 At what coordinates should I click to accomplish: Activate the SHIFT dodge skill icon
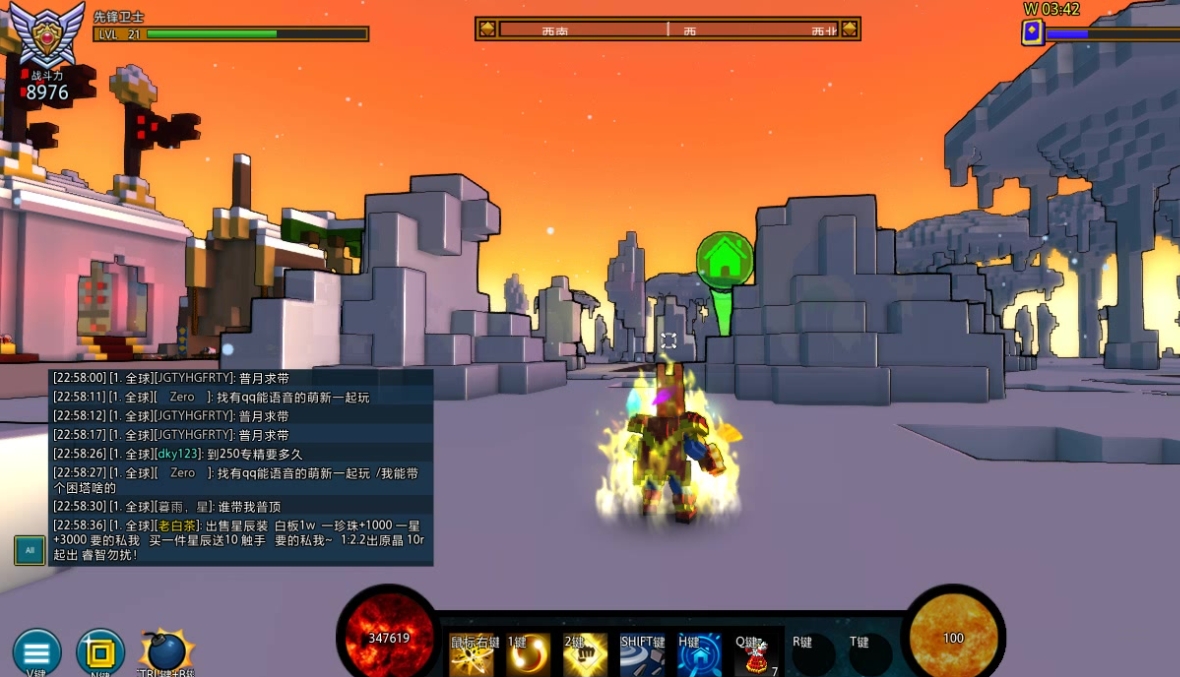pyautogui.click(x=642, y=654)
